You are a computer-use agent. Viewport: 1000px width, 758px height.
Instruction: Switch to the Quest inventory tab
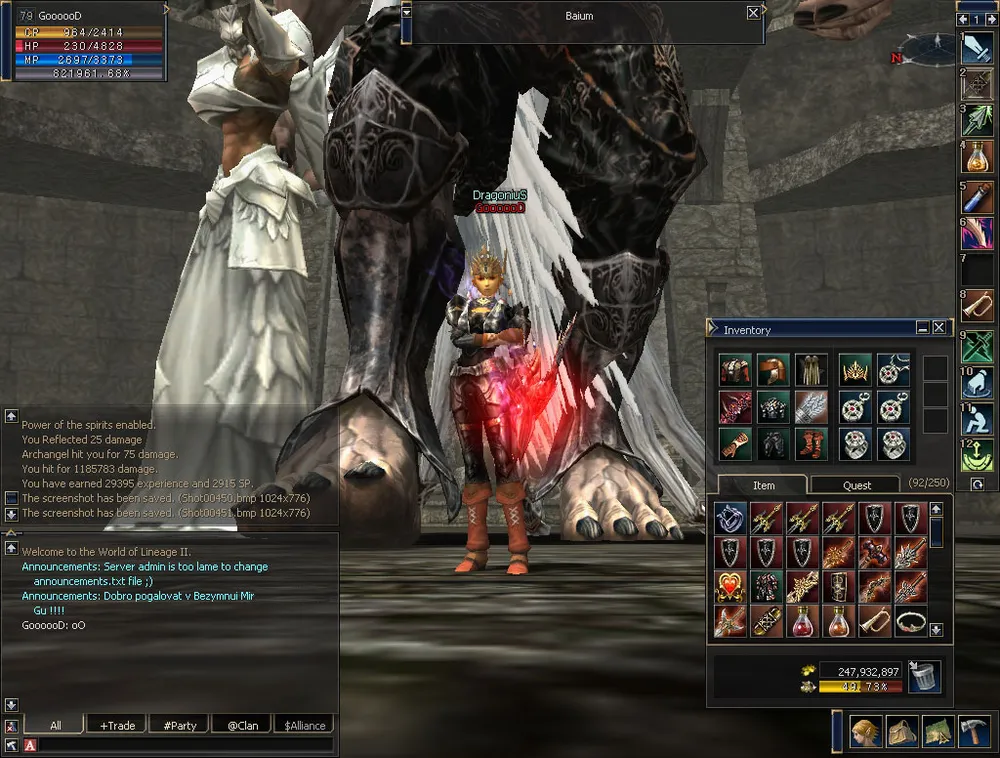[x=856, y=485]
